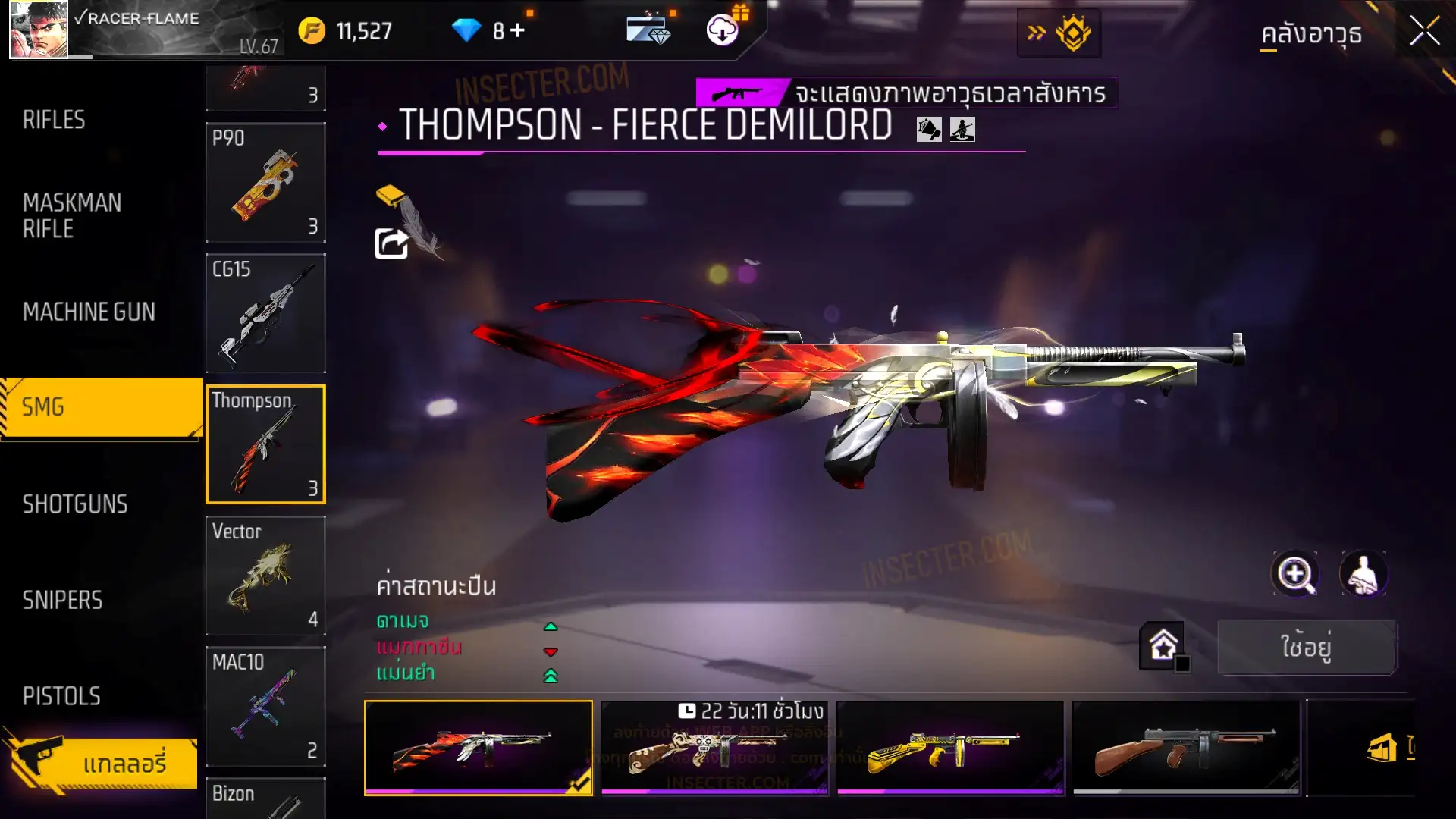Add diamonds with the plus button
Viewport: 1456px width, 819px height.
[517, 30]
